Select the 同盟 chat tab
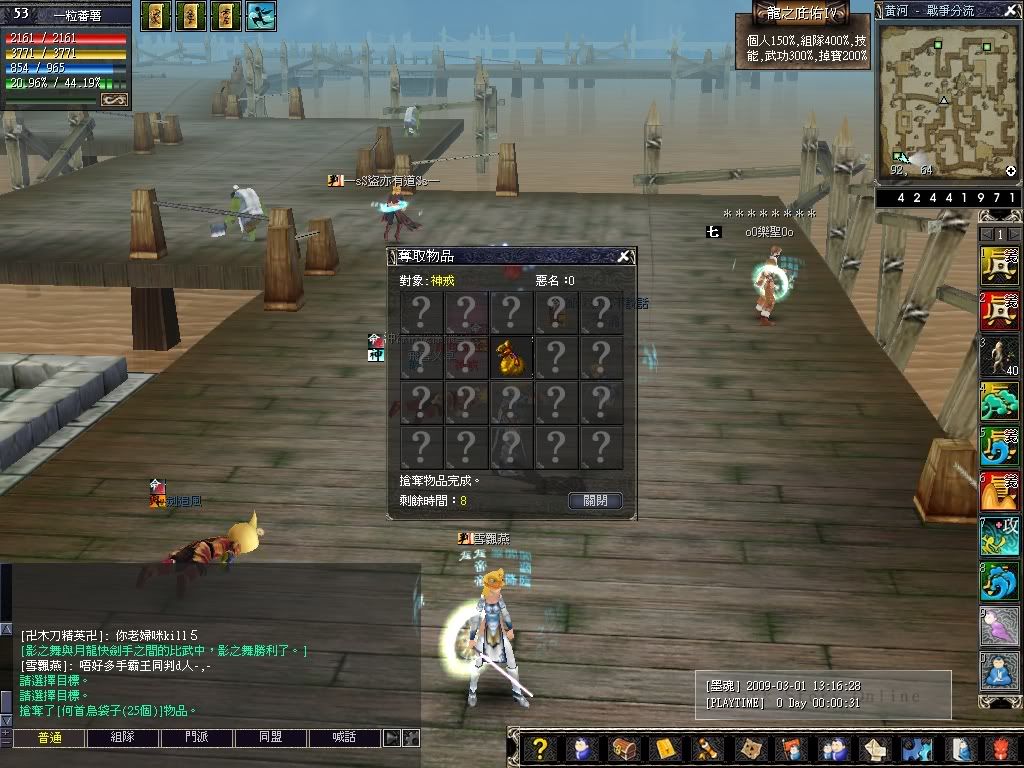1024x768 pixels. (270, 738)
